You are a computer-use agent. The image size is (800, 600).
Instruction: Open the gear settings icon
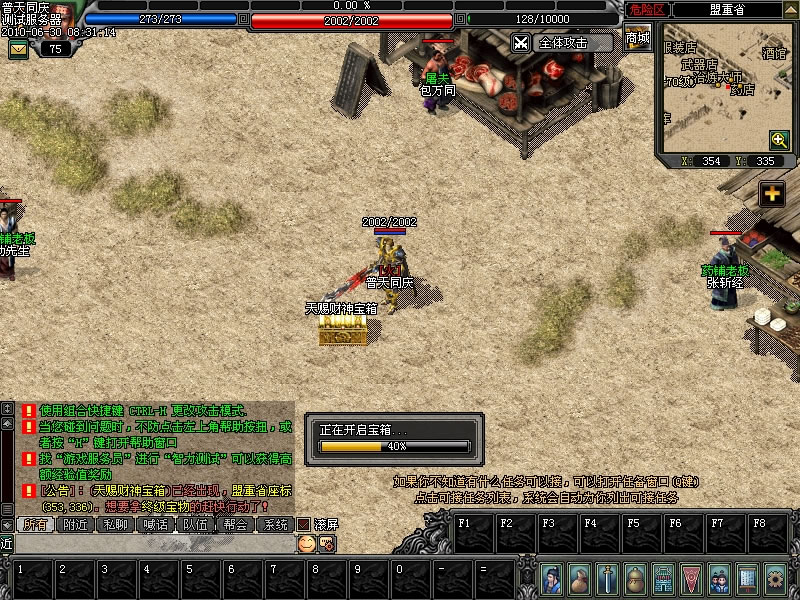774,578
